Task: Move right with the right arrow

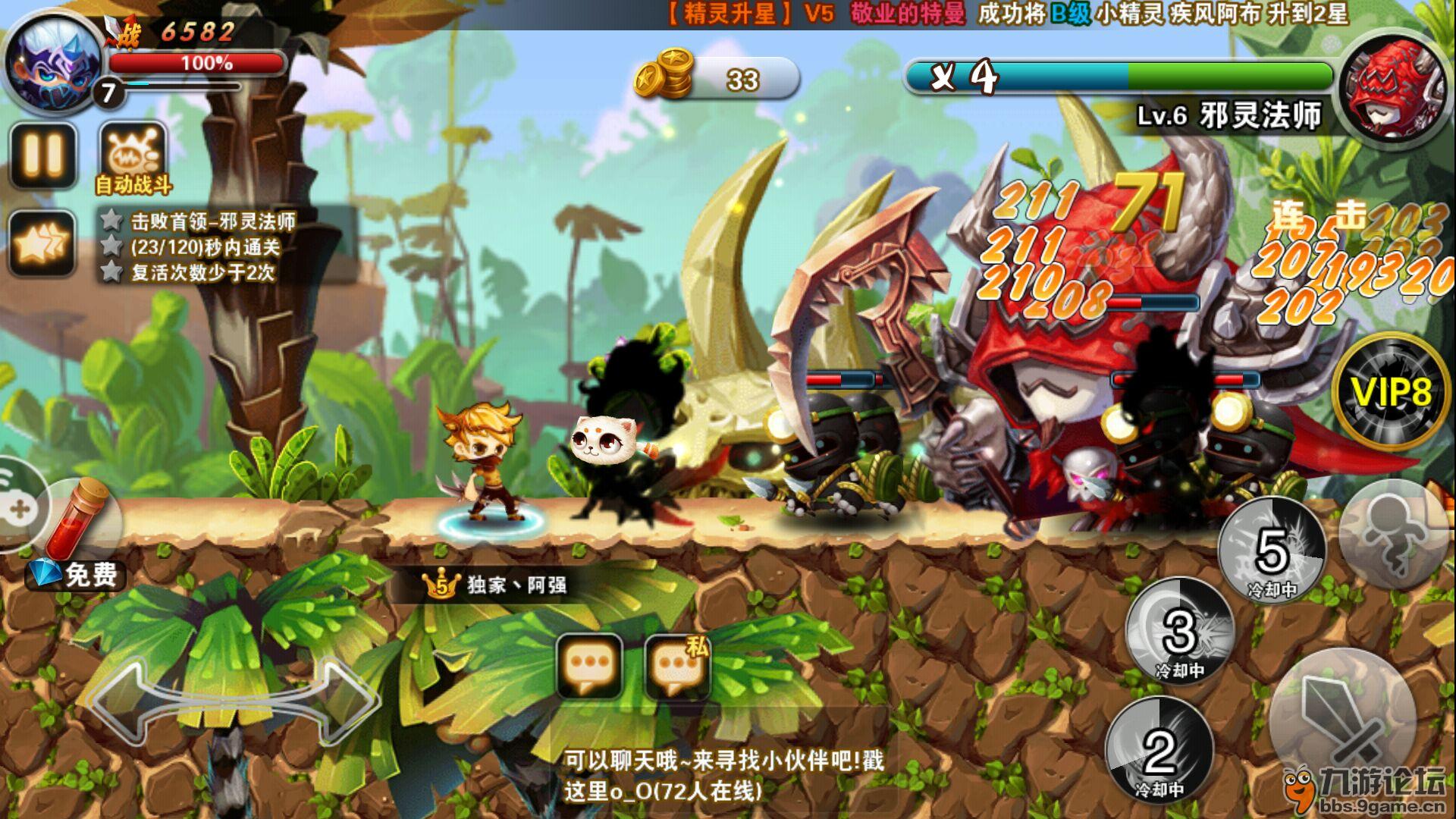Action: tap(341, 701)
